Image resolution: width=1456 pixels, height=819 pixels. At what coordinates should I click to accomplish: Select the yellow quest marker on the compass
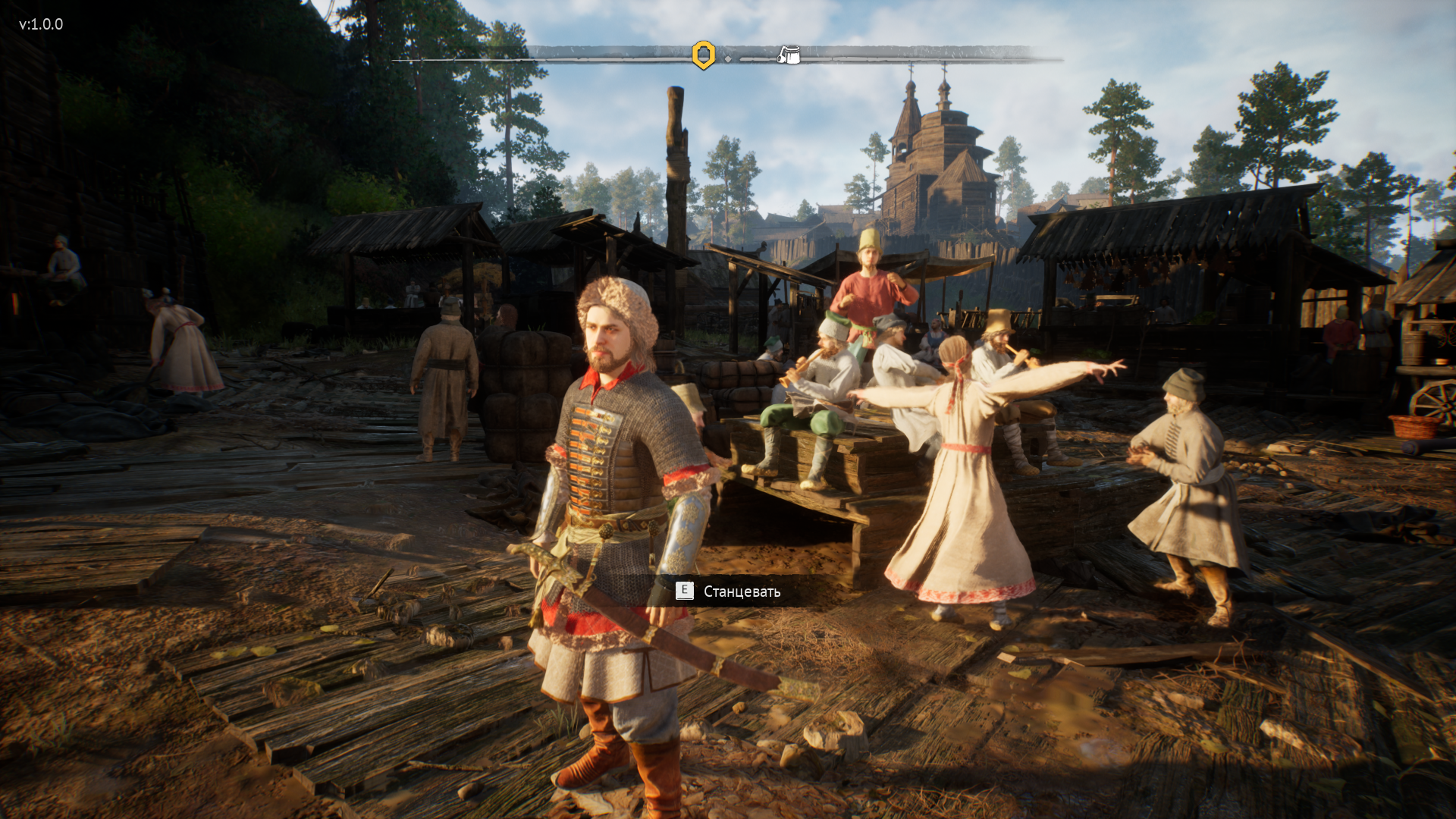click(x=704, y=55)
